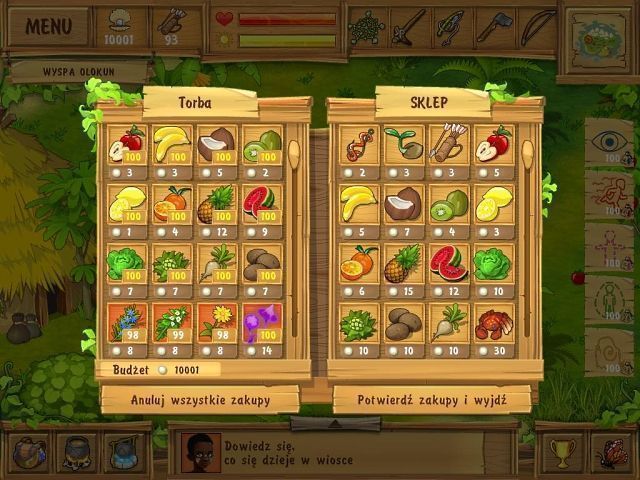This screenshot has height=480, width=640.
Task: Choose the coconut in the SKLEP shop
Action: (x=403, y=204)
